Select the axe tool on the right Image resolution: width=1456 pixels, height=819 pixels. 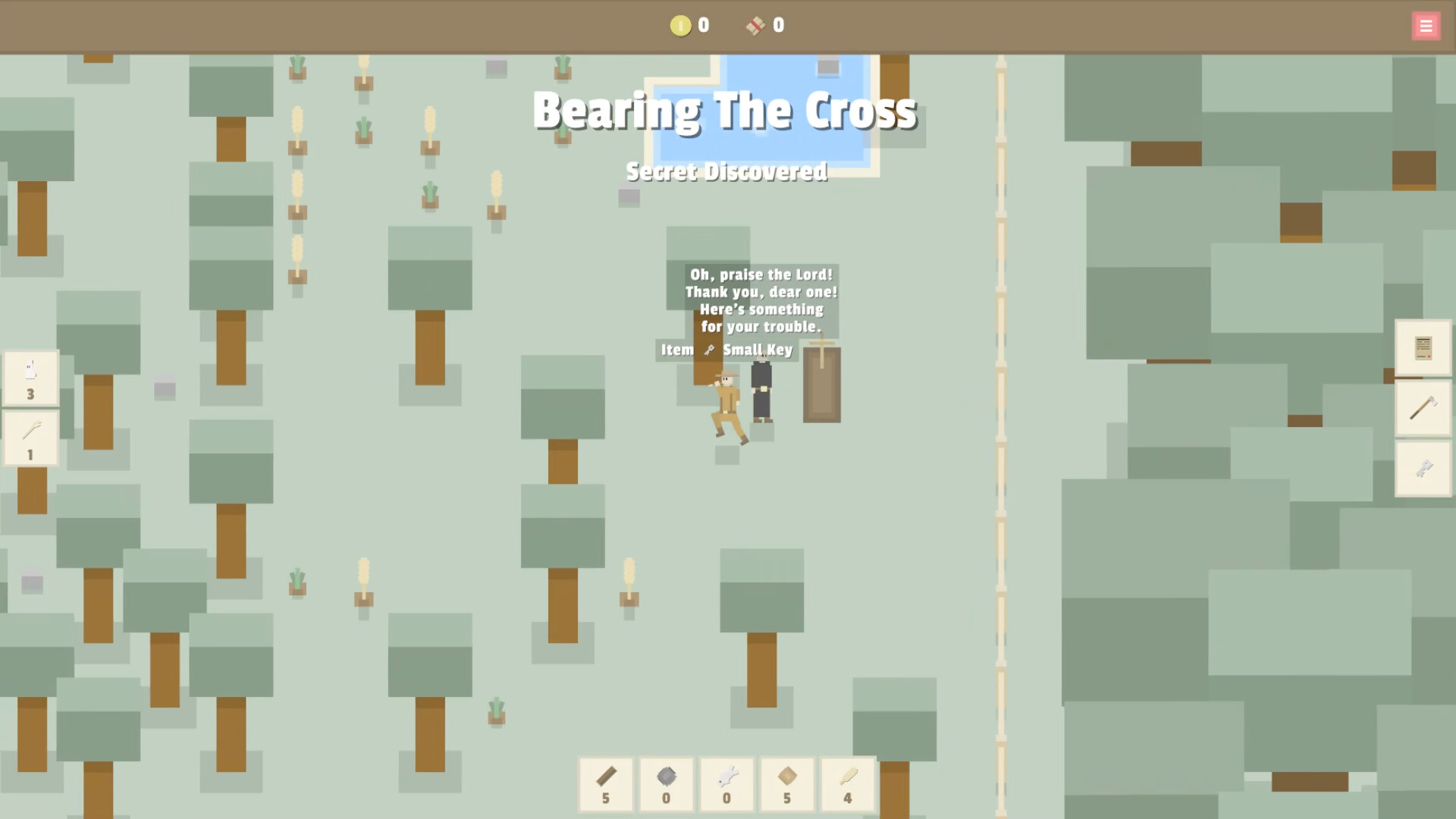(1423, 409)
